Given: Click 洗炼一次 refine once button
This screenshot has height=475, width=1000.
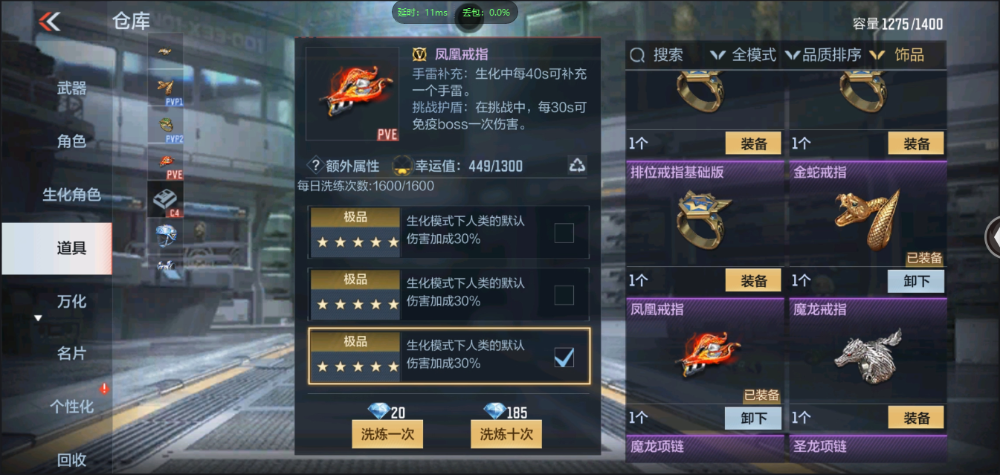Looking at the screenshot, I should pos(388,434).
